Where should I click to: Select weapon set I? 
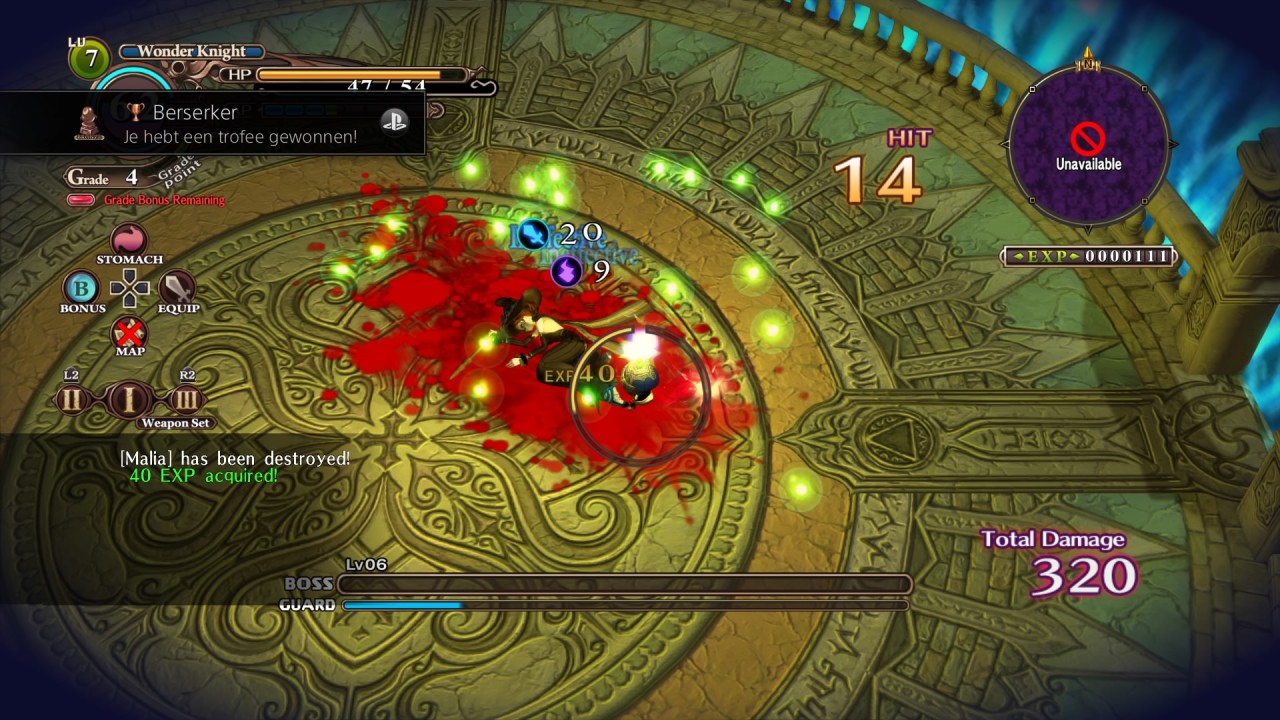(129, 400)
